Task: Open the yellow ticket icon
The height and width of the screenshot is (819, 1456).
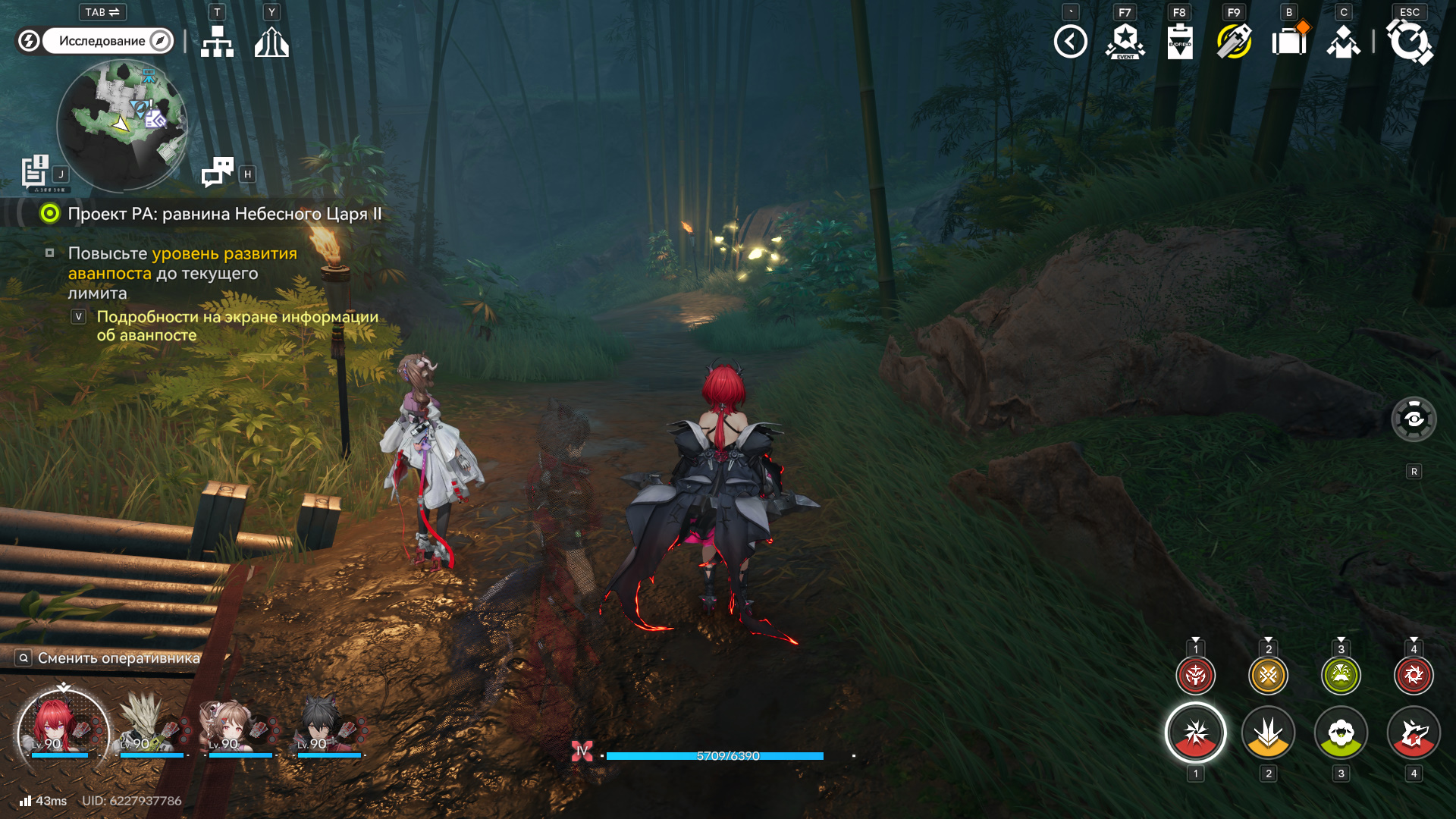Action: 1234,42
